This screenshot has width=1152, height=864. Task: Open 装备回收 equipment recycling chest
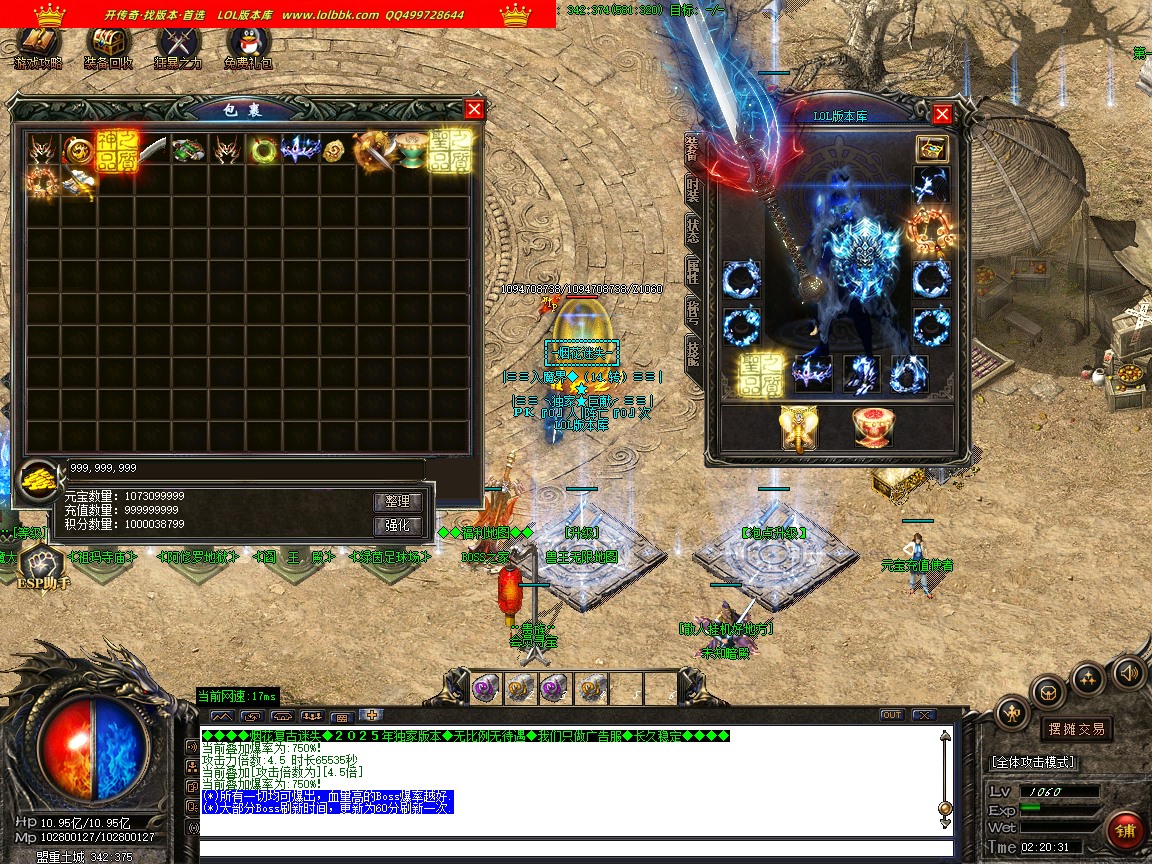109,45
